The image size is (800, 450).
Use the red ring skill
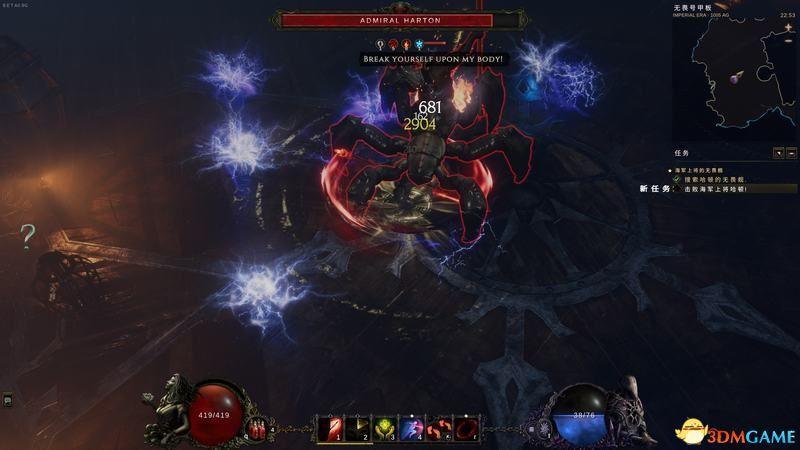[x=466, y=428]
